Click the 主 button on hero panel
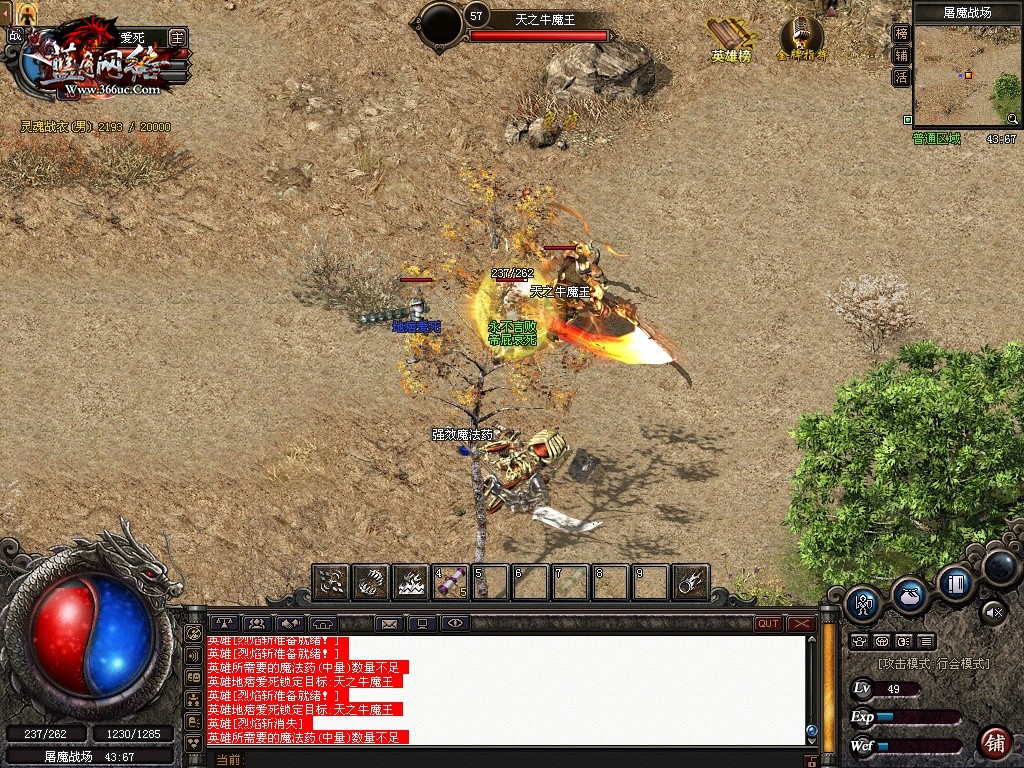 pyautogui.click(x=178, y=37)
